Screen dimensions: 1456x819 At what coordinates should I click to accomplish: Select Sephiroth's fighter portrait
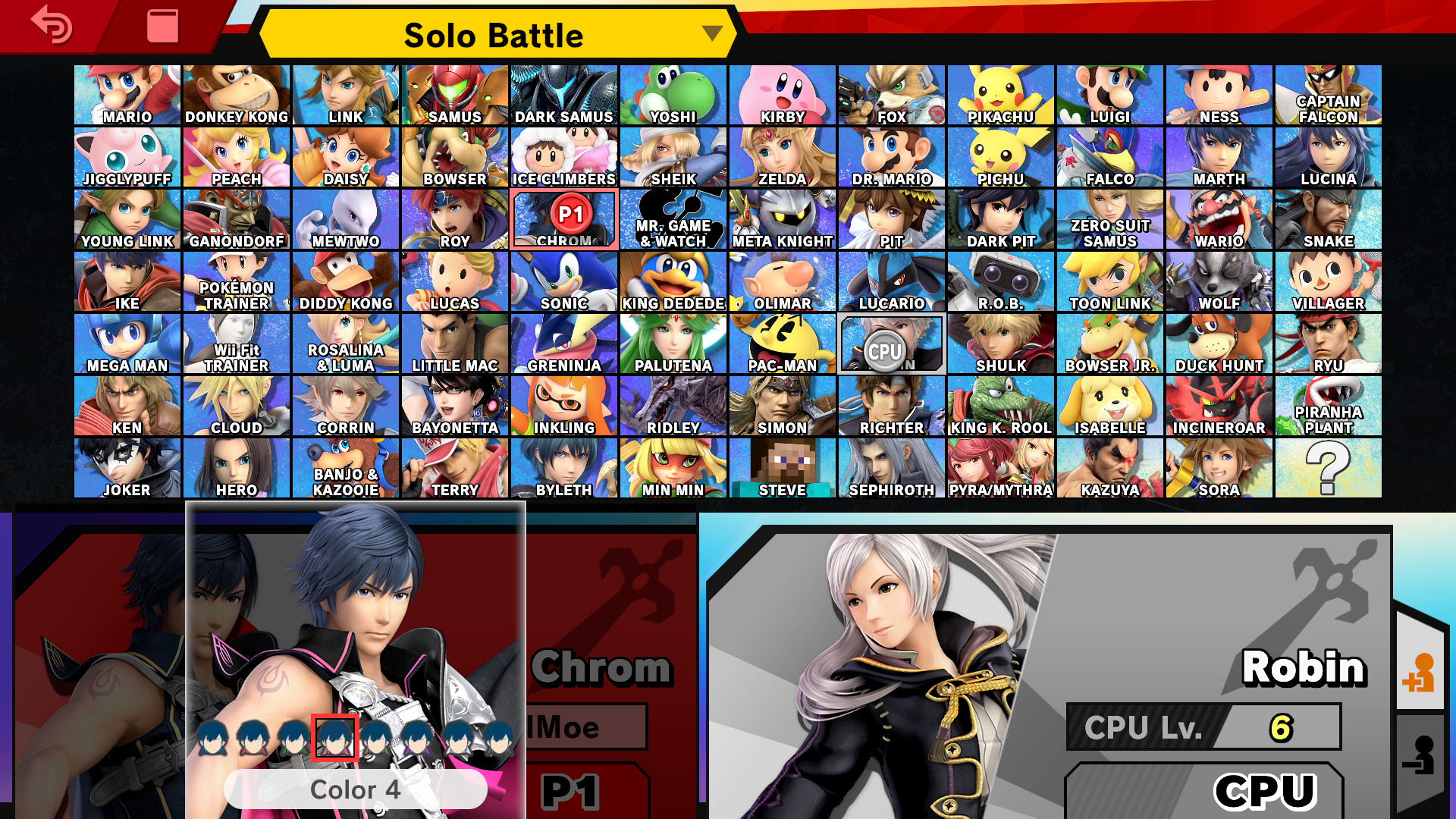892,468
